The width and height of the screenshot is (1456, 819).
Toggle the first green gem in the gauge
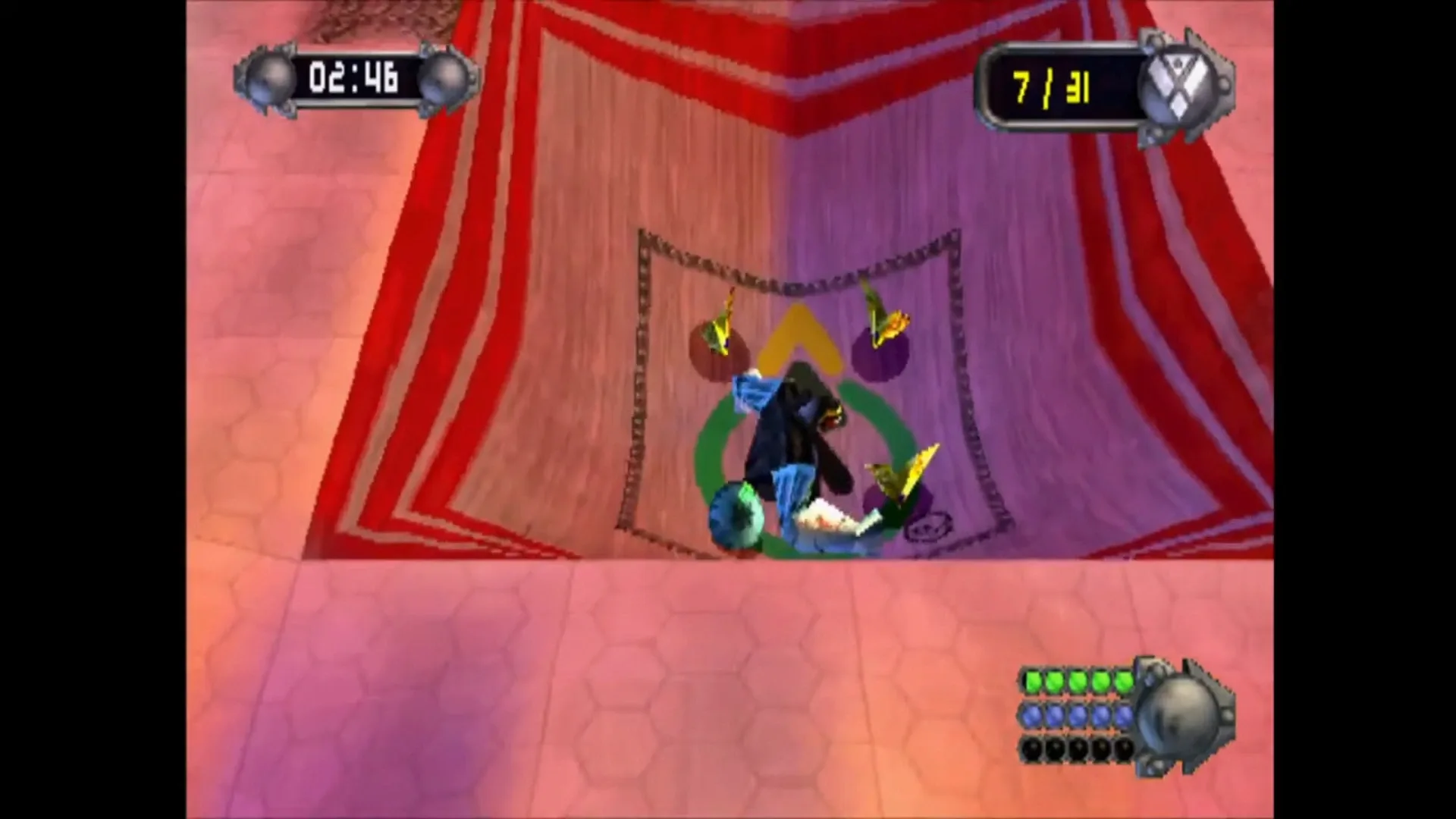tap(1031, 681)
